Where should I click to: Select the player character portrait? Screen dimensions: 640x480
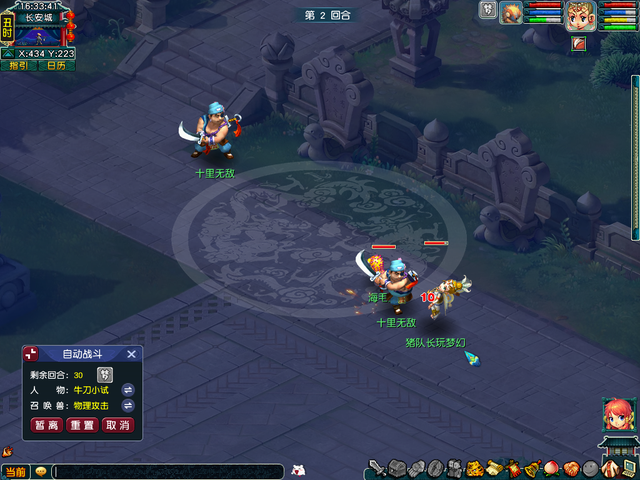580,15
